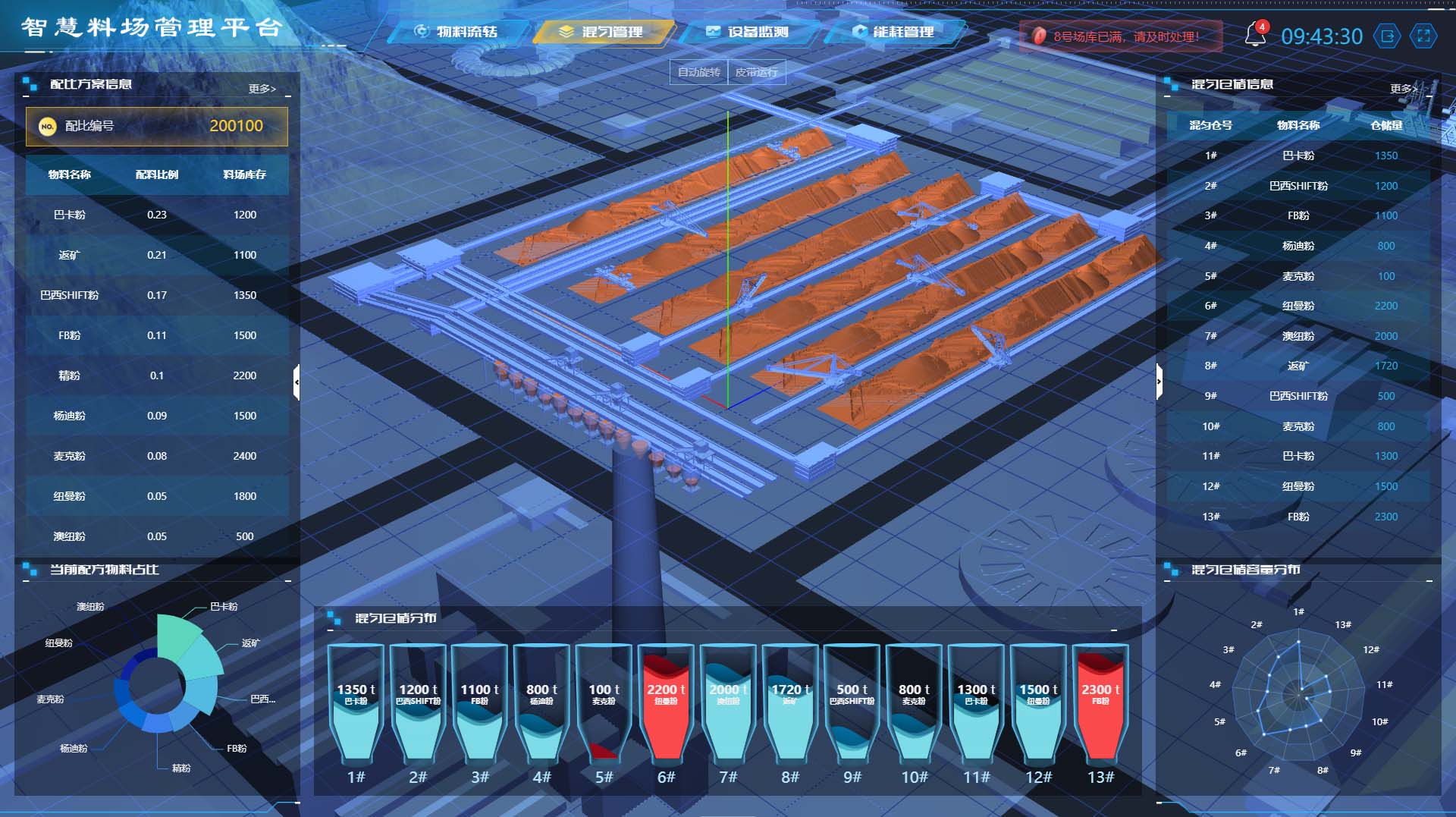The image size is (1456, 817).
Task: Click the 配比编号 200100 field
Action: [x=157, y=126]
